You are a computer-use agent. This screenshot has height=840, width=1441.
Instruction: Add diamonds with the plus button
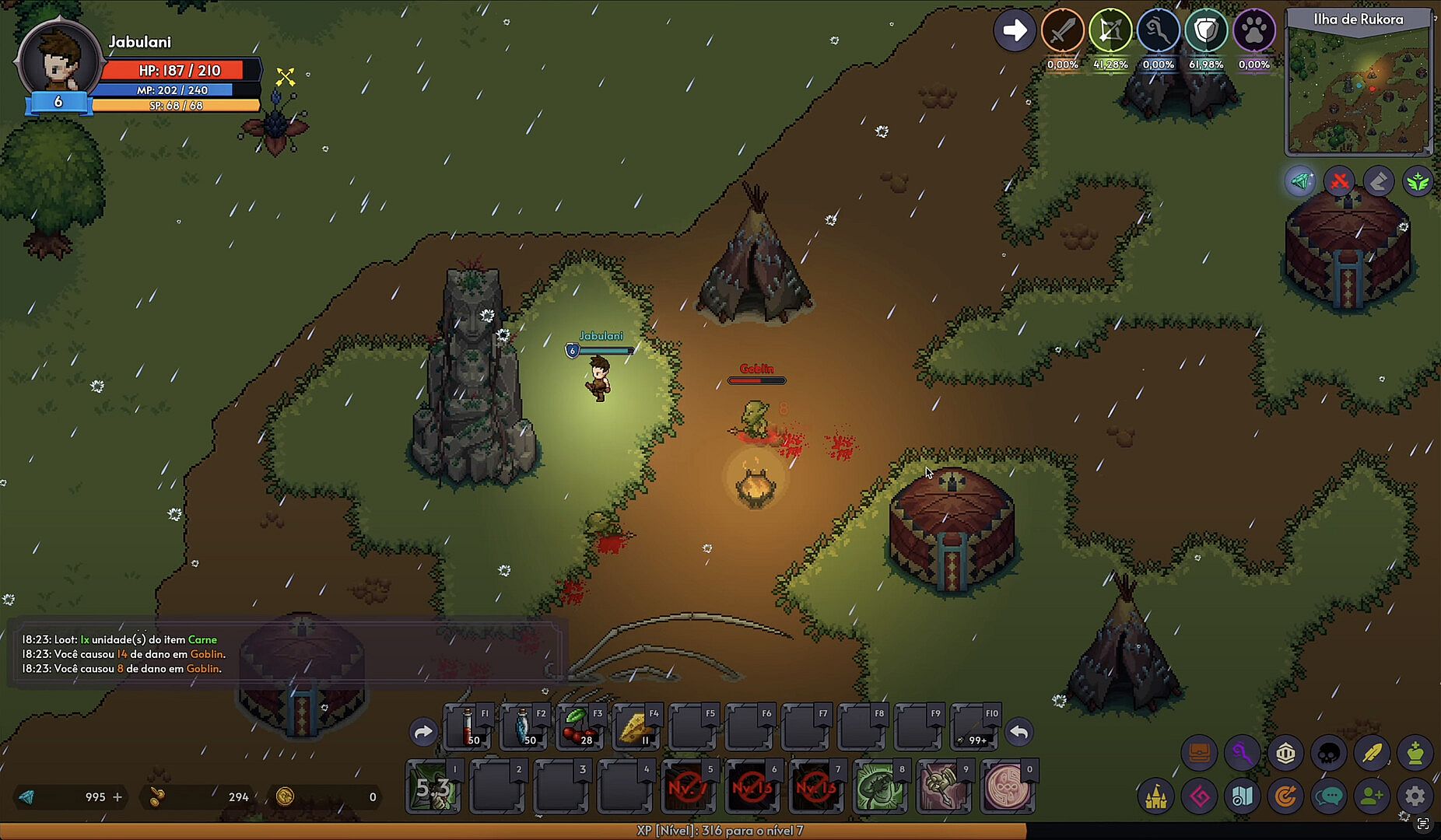(117, 796)
